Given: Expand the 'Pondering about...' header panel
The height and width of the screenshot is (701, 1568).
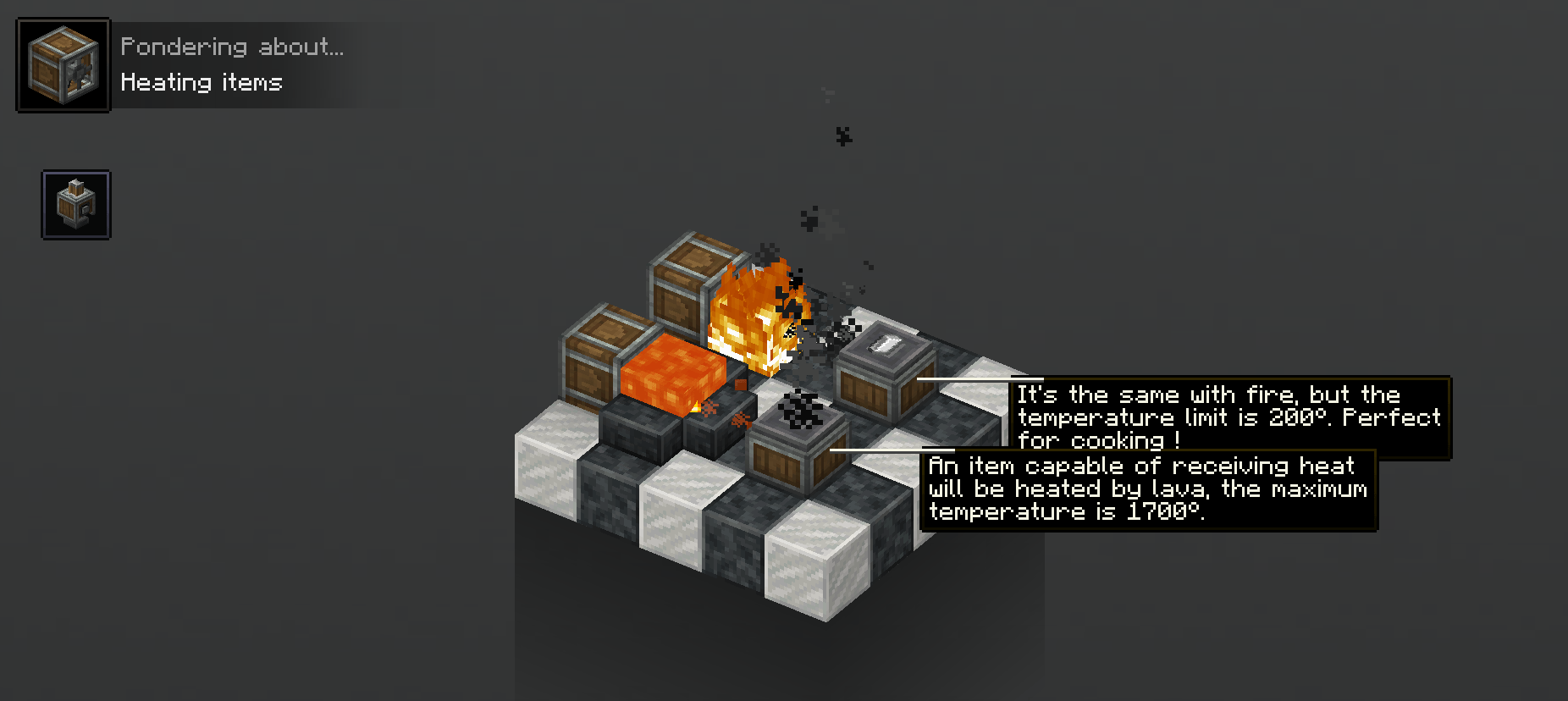Looking at the screenshot, I should click(x=233, y=47).
